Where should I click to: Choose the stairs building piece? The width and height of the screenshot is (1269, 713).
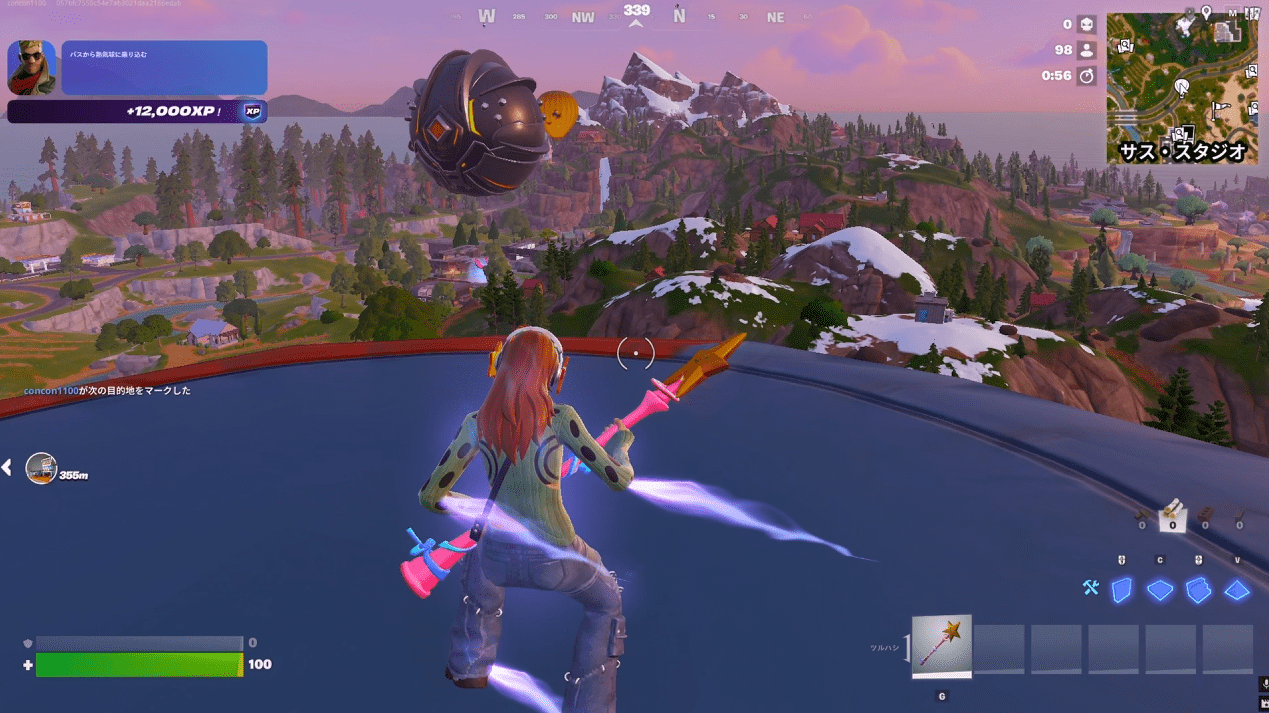tap(1198, 590)
